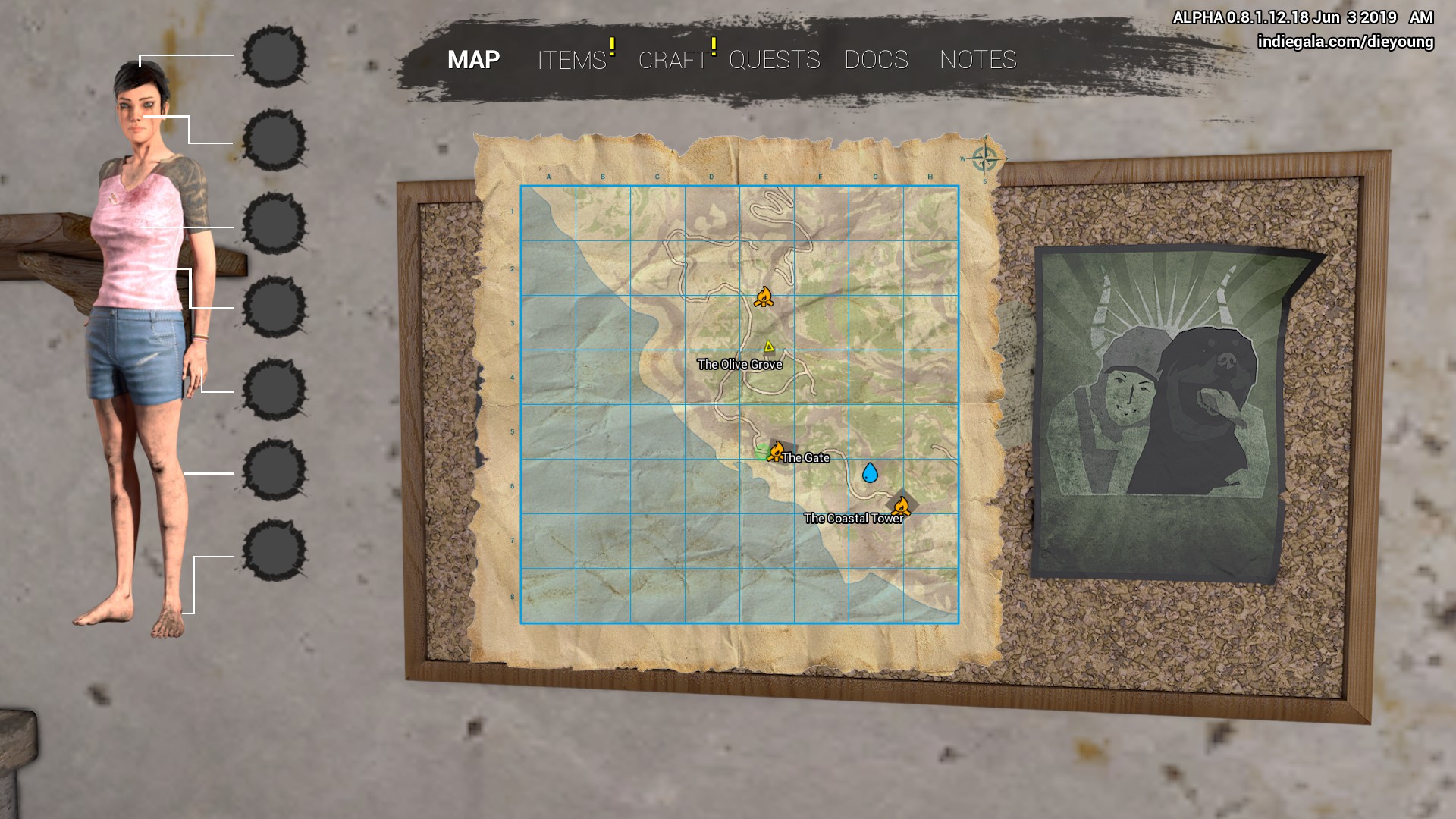The width and height of the screenshot is (1456, 819).
Task: Click the campfire marker at The Coastal Tower
Action: tap(901, 506)
